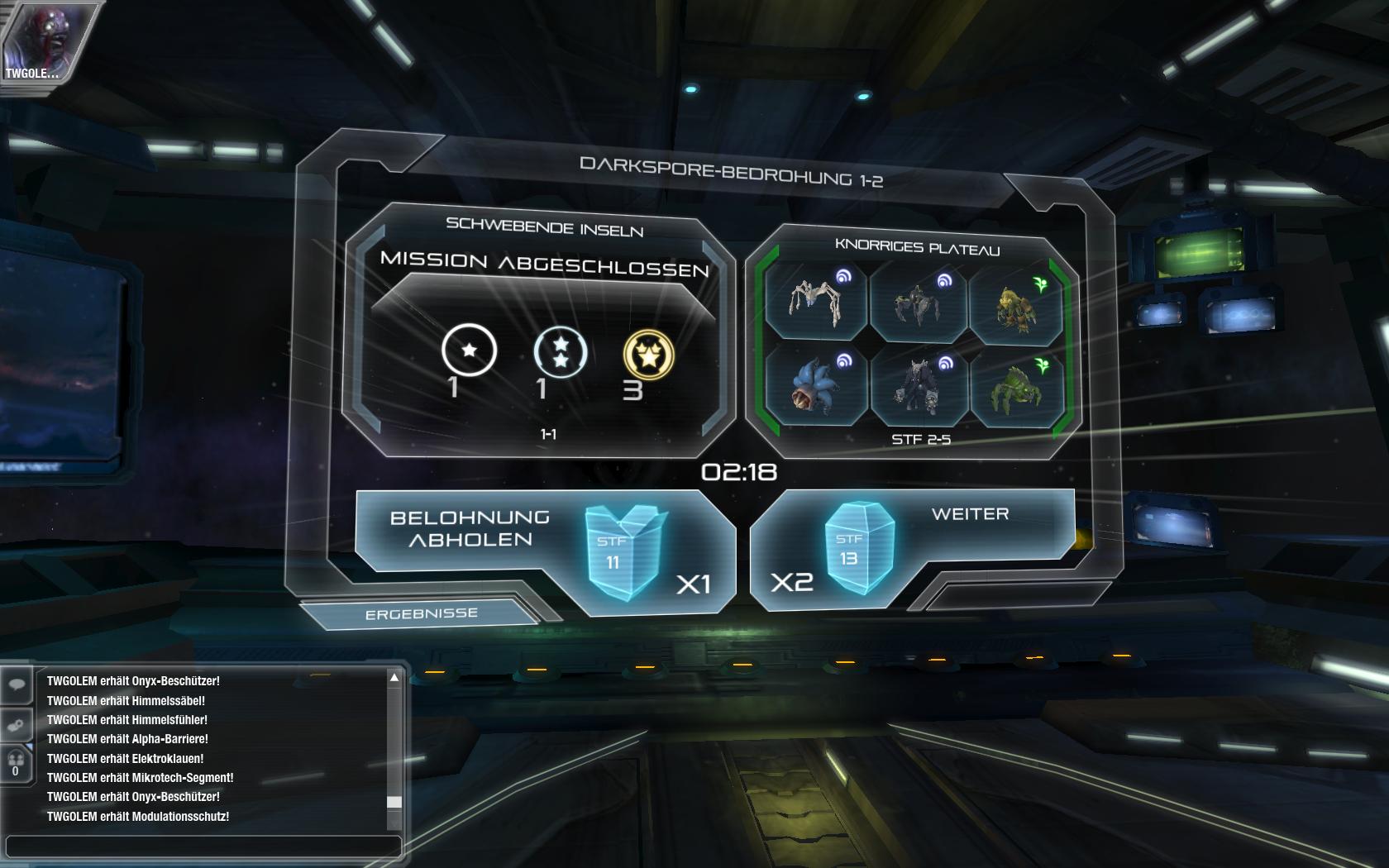Click the chat text input field
Viewport: 1389px width, 868px height.
pyautogui.click(x=203, y=846)
